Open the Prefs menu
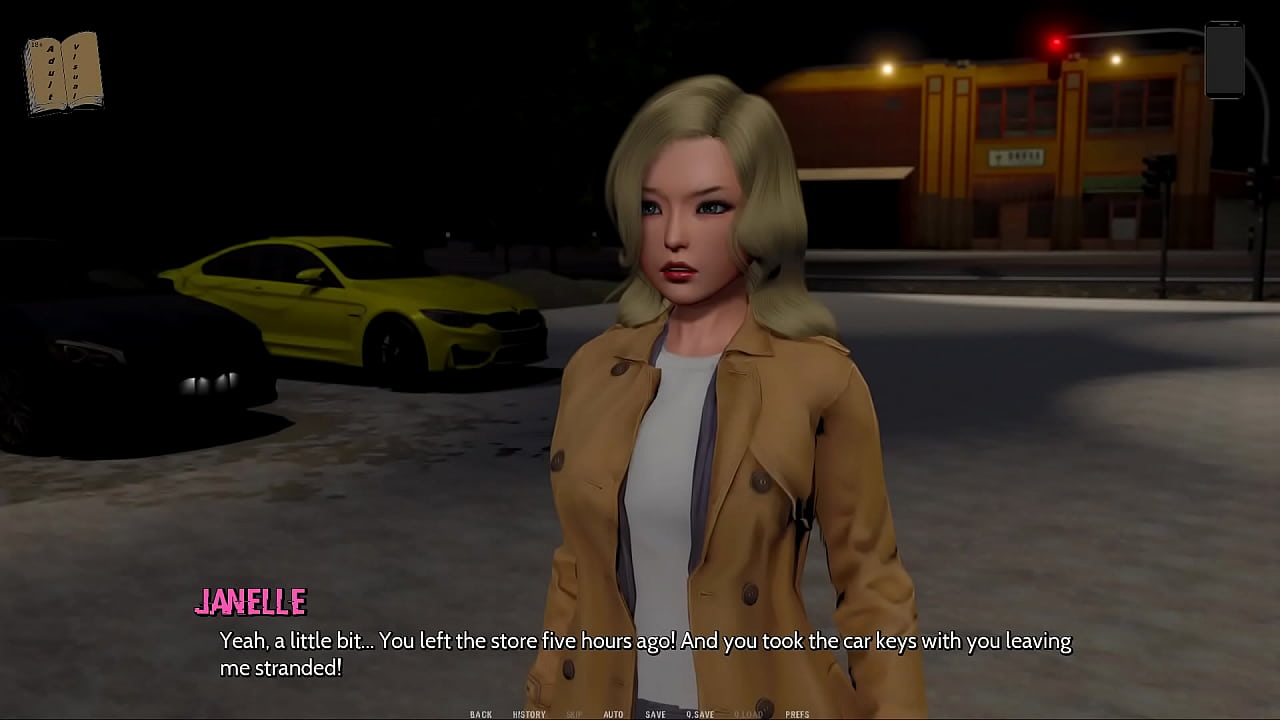The image size is (1280, 720). [x=797, y=714]
